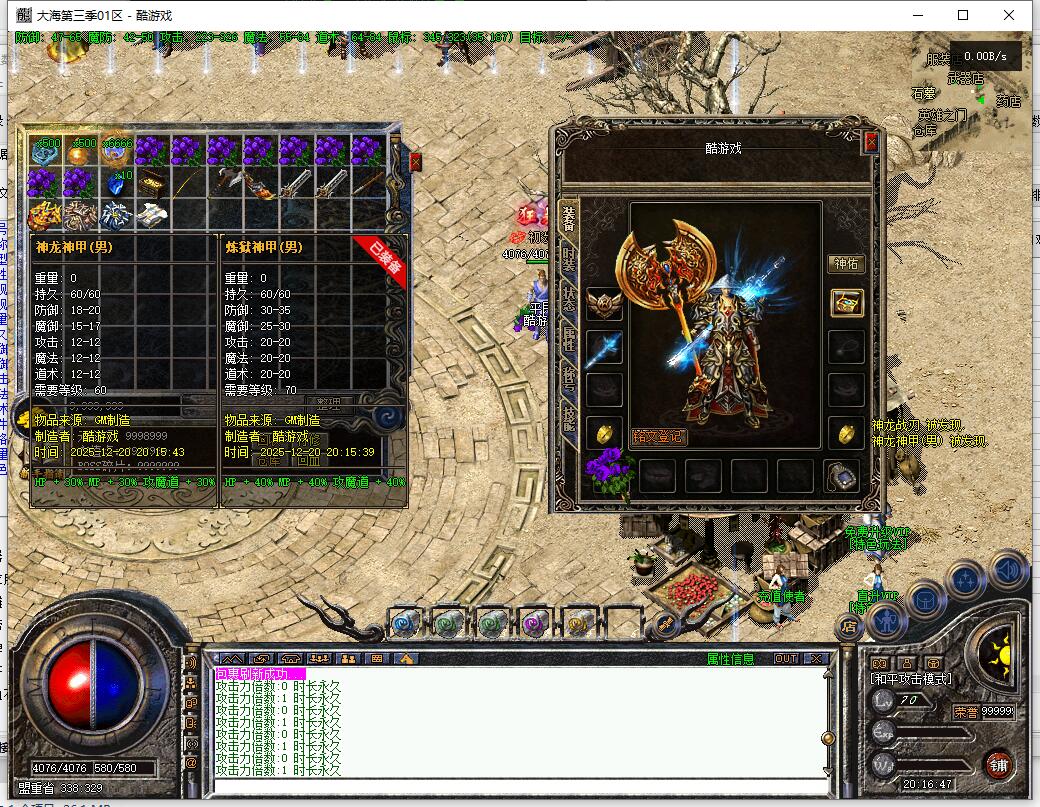
Task: Select the treasure box equipment slot
Action: [x=846, y=303]
